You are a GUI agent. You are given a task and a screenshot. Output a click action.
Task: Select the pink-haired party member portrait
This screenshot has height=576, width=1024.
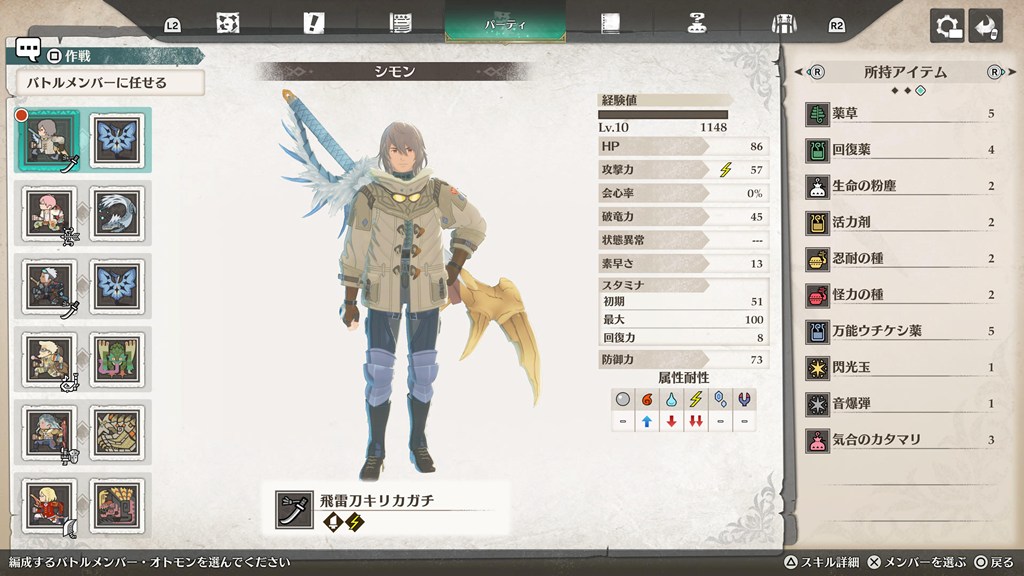pos(46,211)
